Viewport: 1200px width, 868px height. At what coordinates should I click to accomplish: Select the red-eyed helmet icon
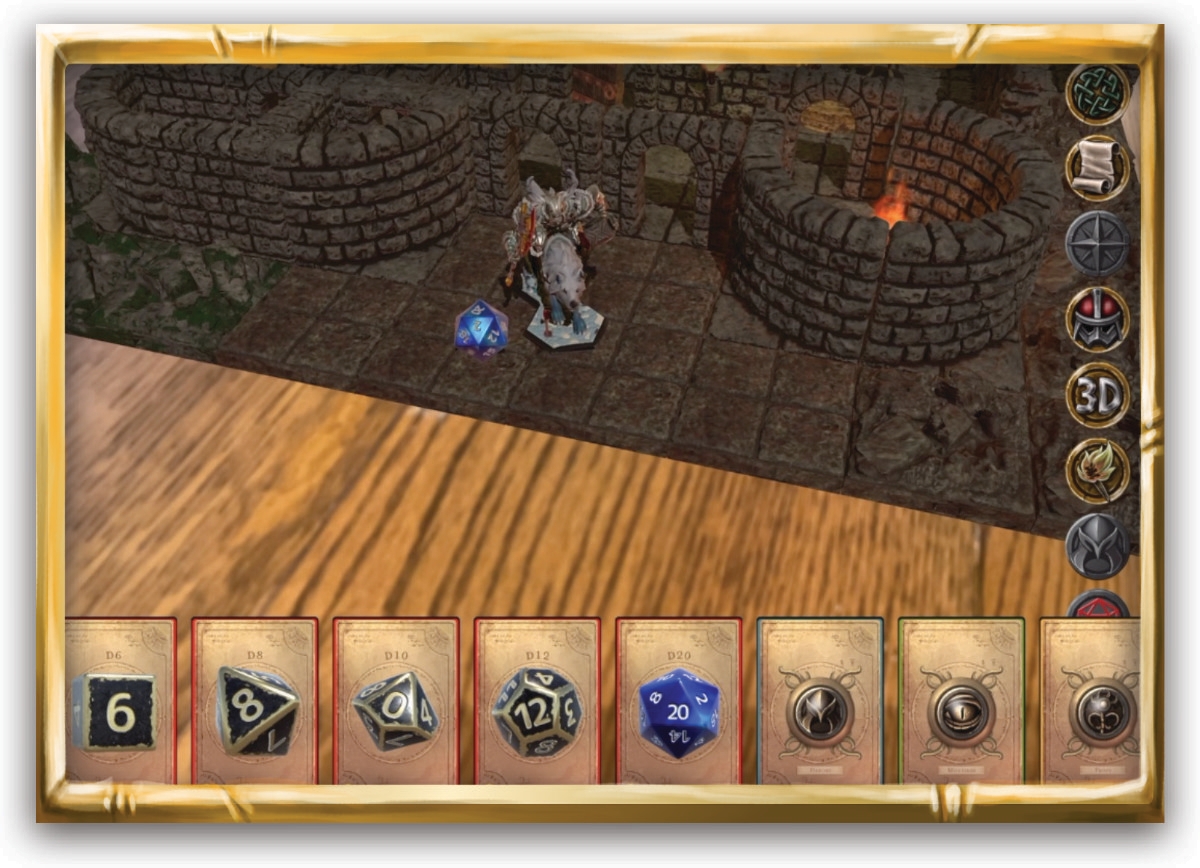1097,320
